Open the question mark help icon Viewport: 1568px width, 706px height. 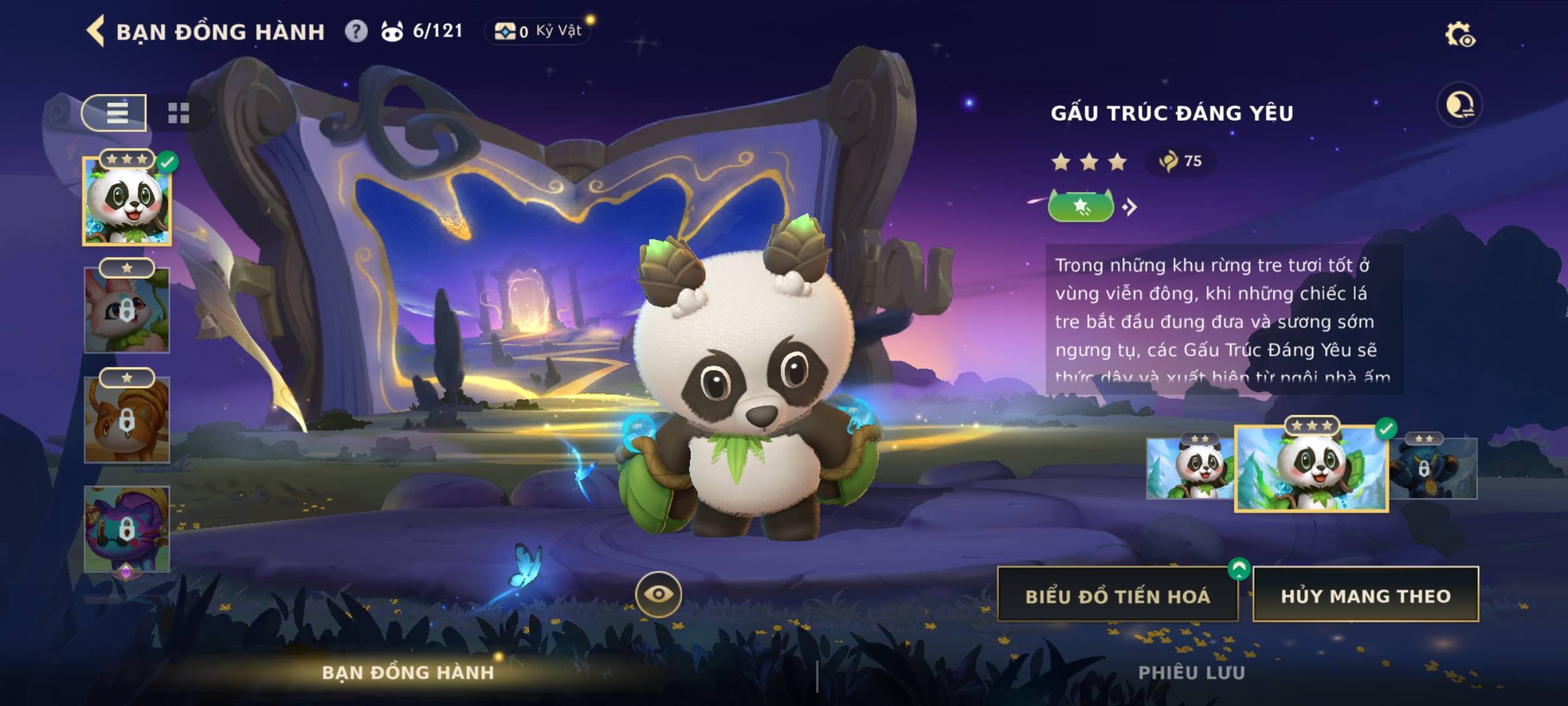[x=356, y=31]
